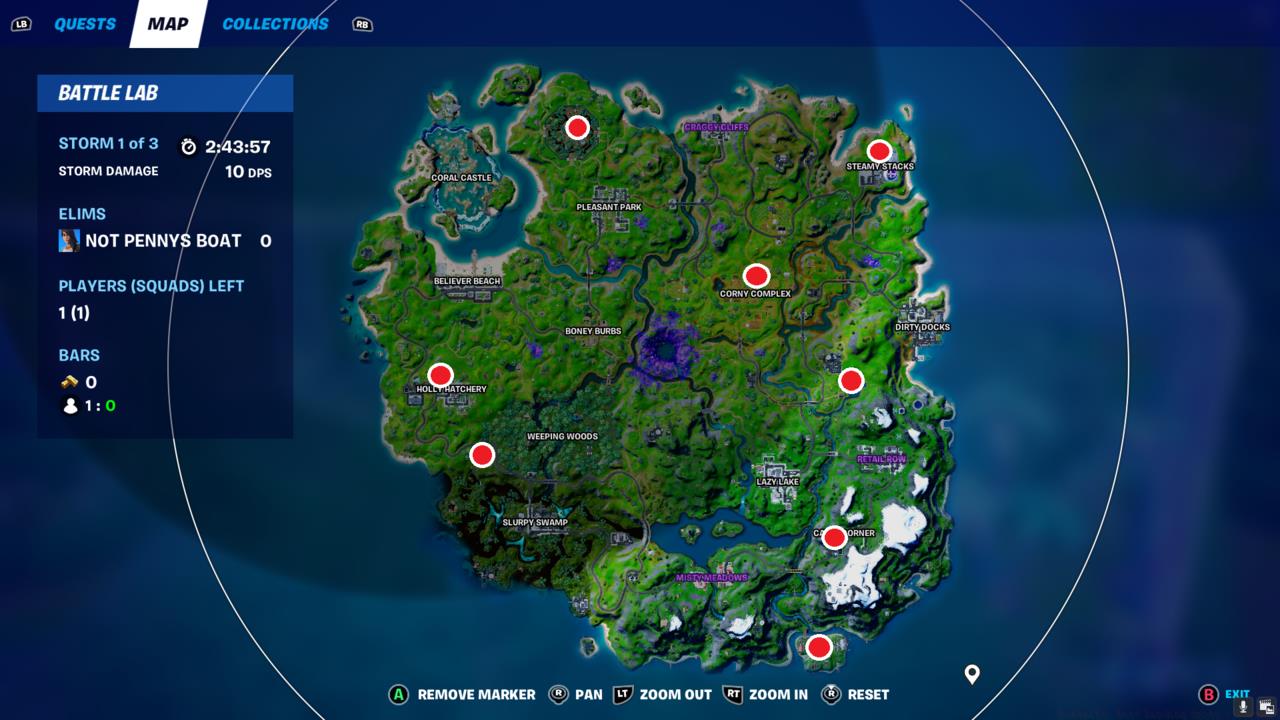Select the MAP tab
The height and width of the screenshot is (720, 1280).
(x=166, y=23)
